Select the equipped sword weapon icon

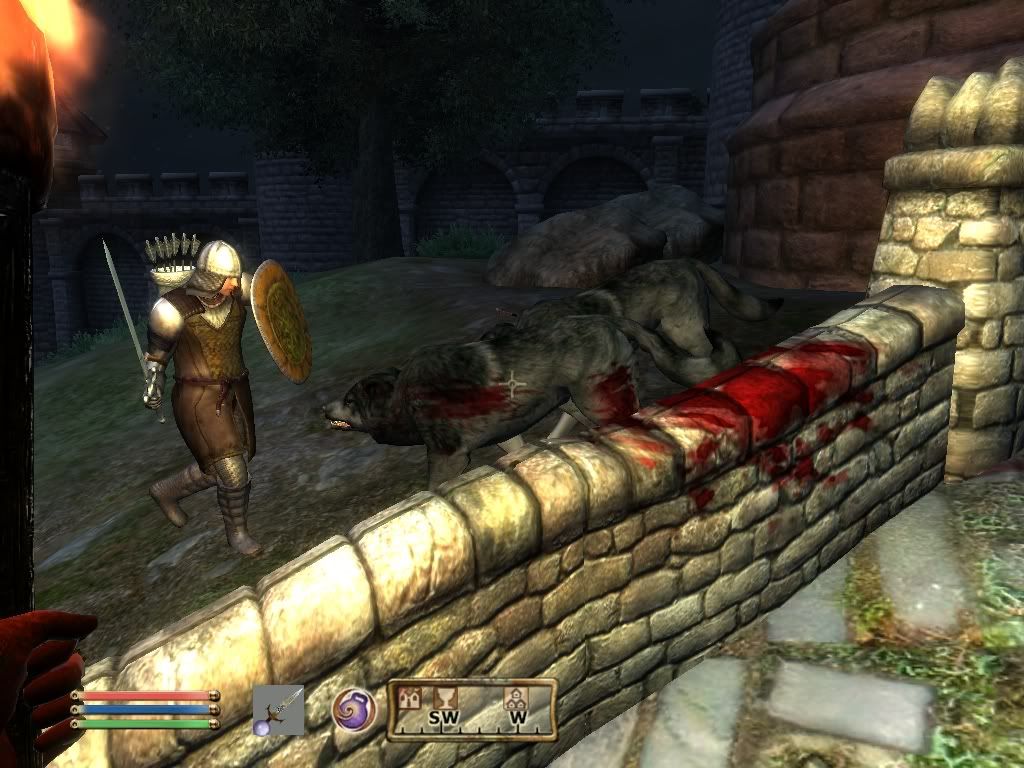[x=278, y=710]
